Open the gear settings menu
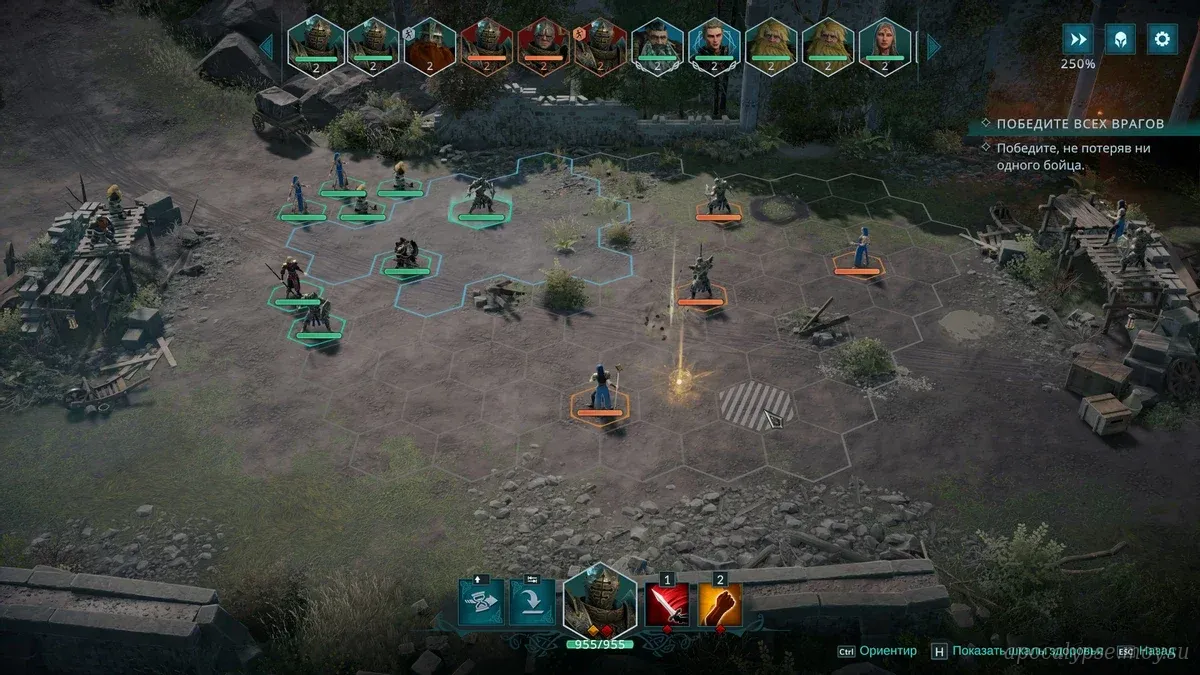The width and height of the screenshot is (1200, 675). point(1161,40)
